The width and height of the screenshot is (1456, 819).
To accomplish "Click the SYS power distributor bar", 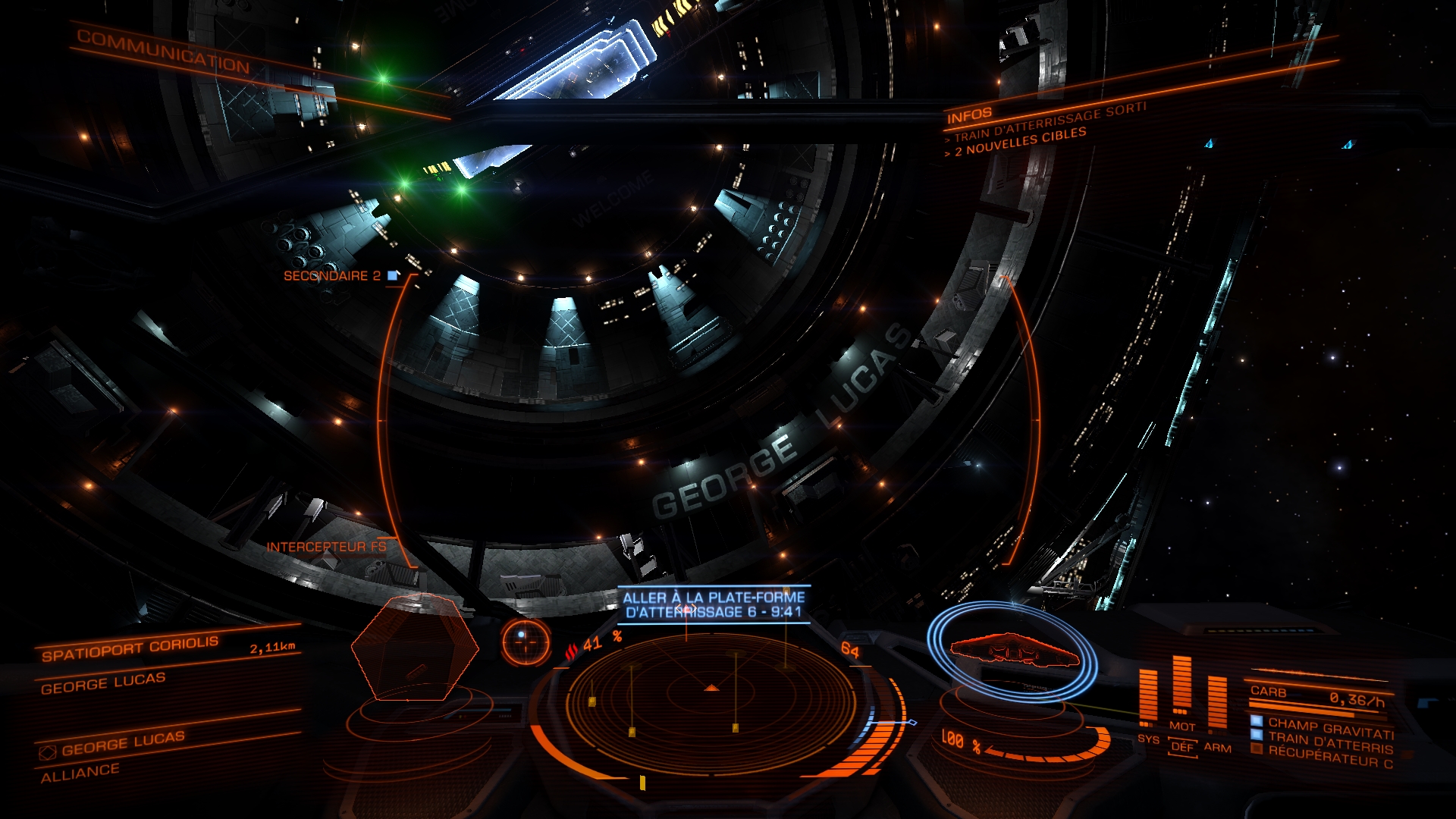I will 1148,698.
